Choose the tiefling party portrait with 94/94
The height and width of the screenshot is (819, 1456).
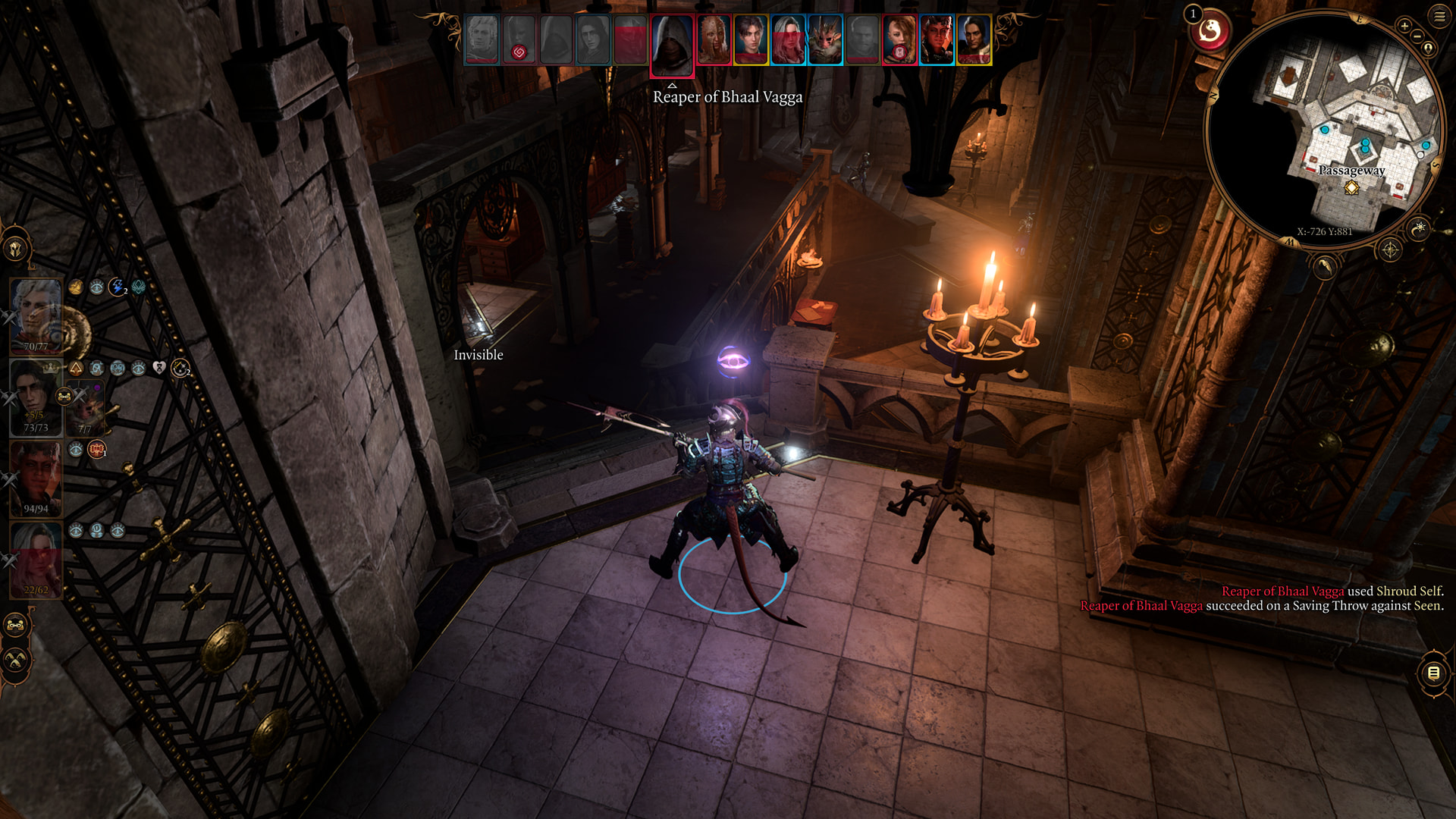(36, 479)
